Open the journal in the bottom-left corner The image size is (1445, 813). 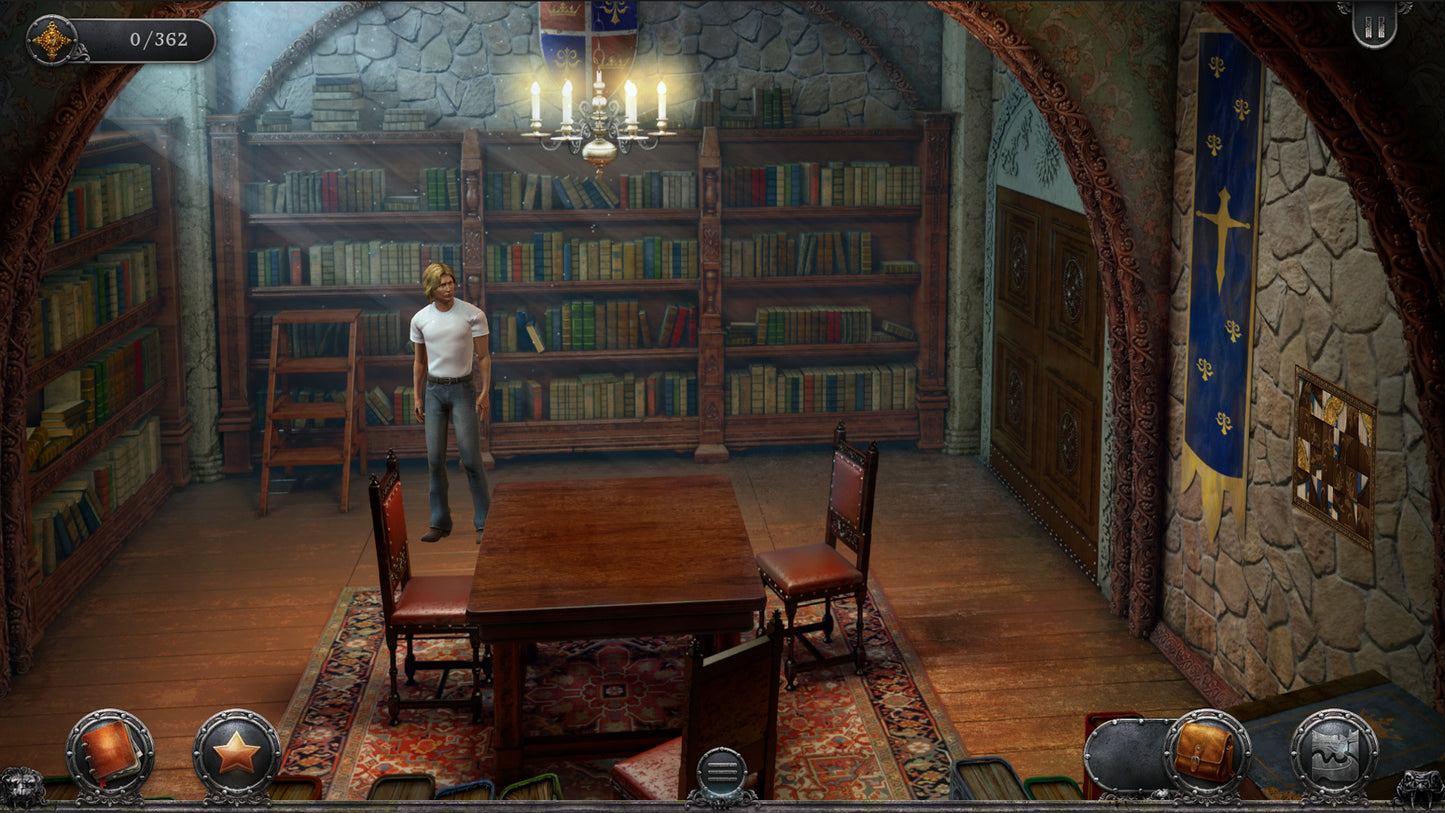coord(110,756)
